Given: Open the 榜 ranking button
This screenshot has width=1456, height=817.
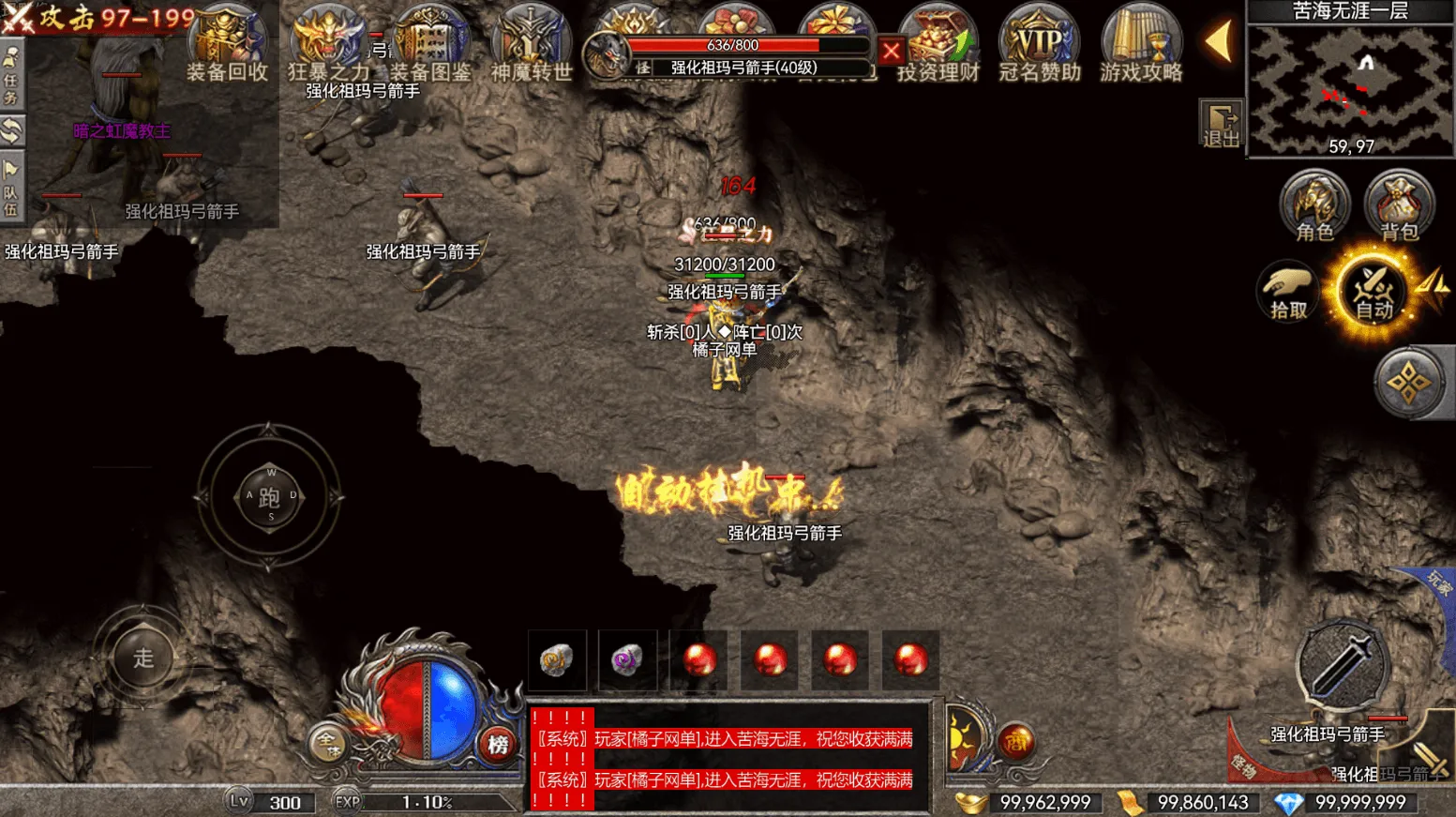Looking at the screenshot, I should click(x=498, y=745).
